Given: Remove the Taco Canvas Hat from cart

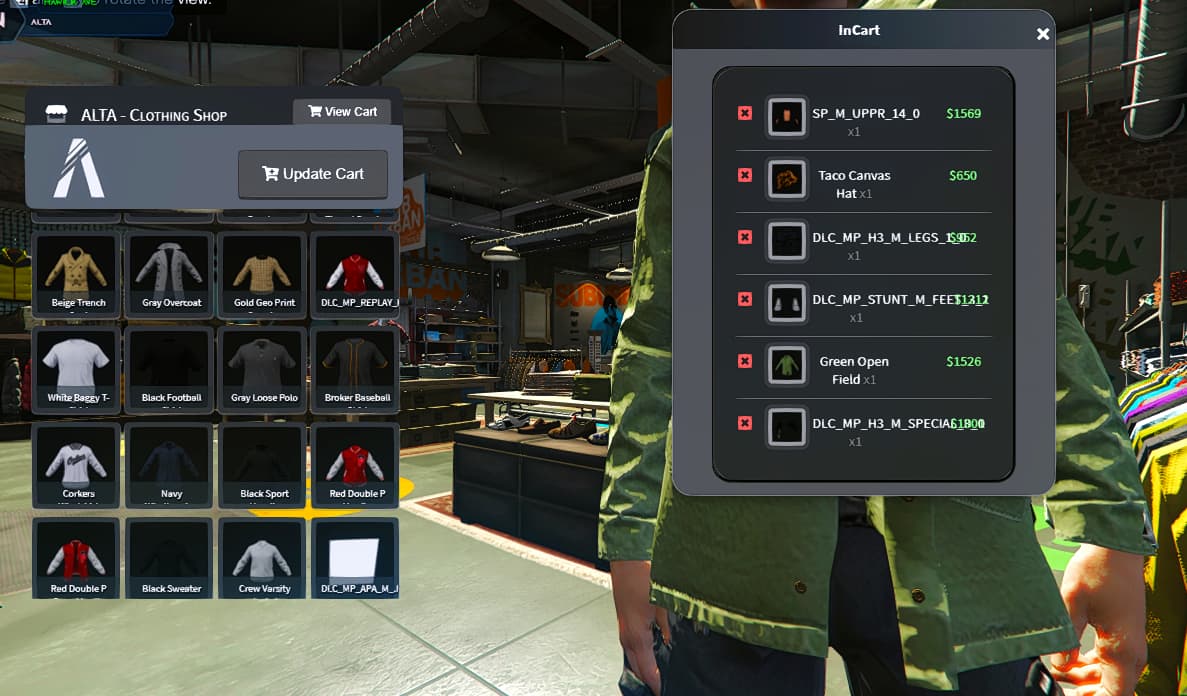Looking at the screenshot, I should coord(745,176).
